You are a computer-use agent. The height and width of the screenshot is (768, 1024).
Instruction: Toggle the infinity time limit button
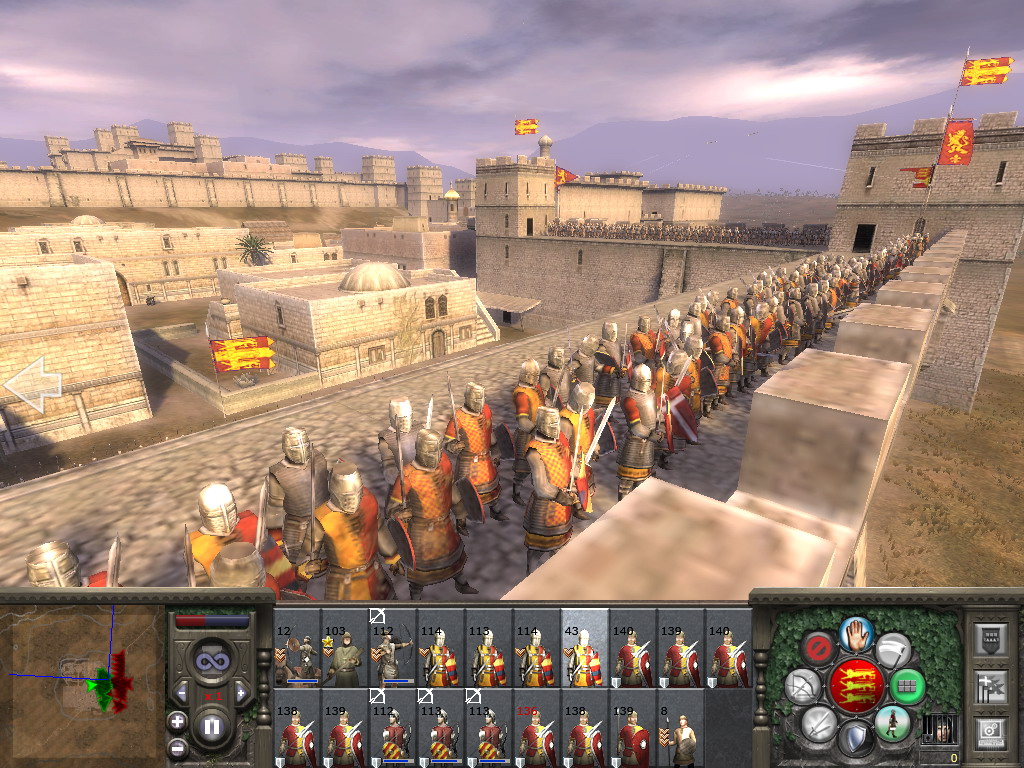tap(211, 659)
